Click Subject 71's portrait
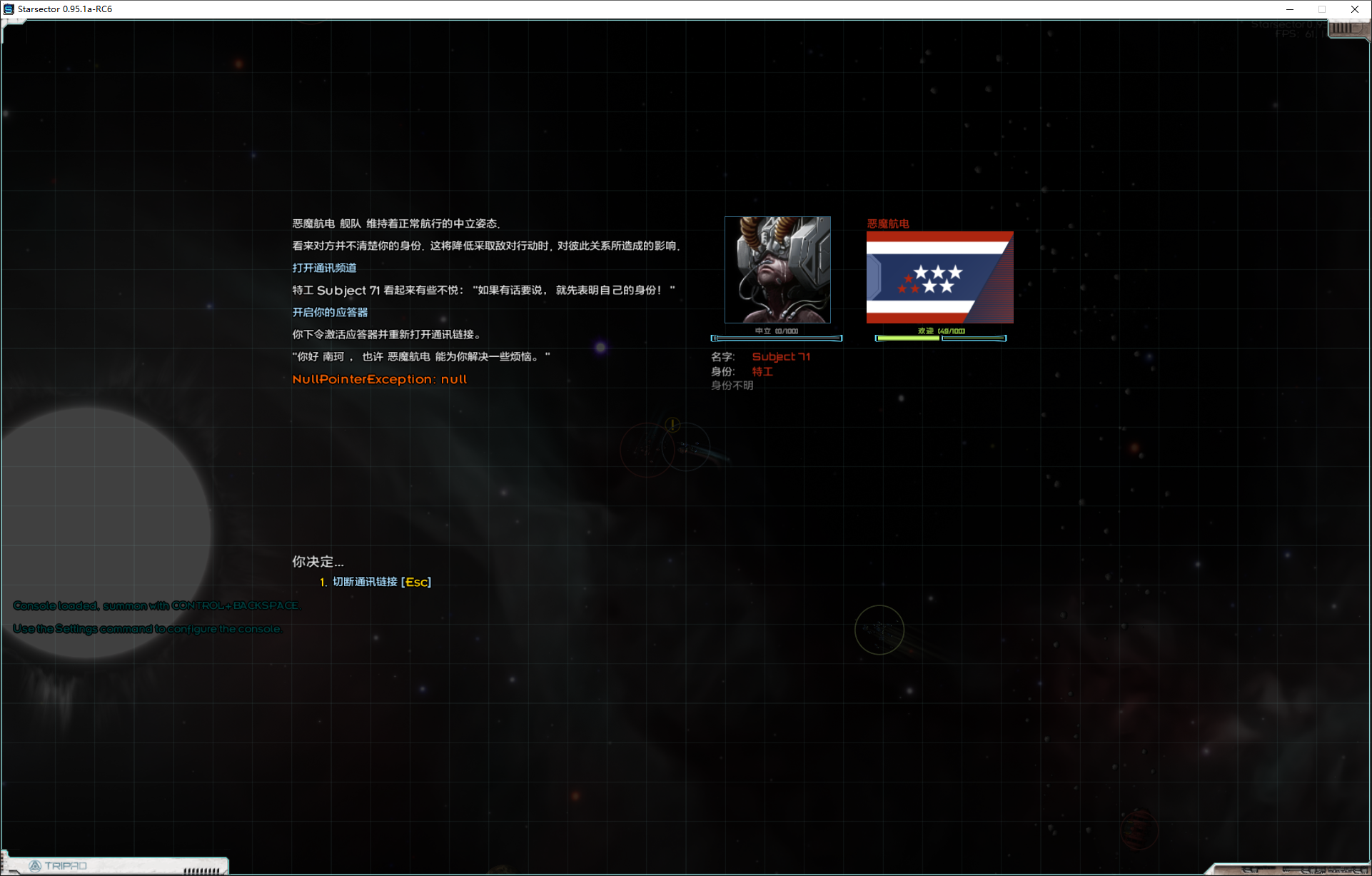This screenshot has width=1372, height=876. point(777,269)
